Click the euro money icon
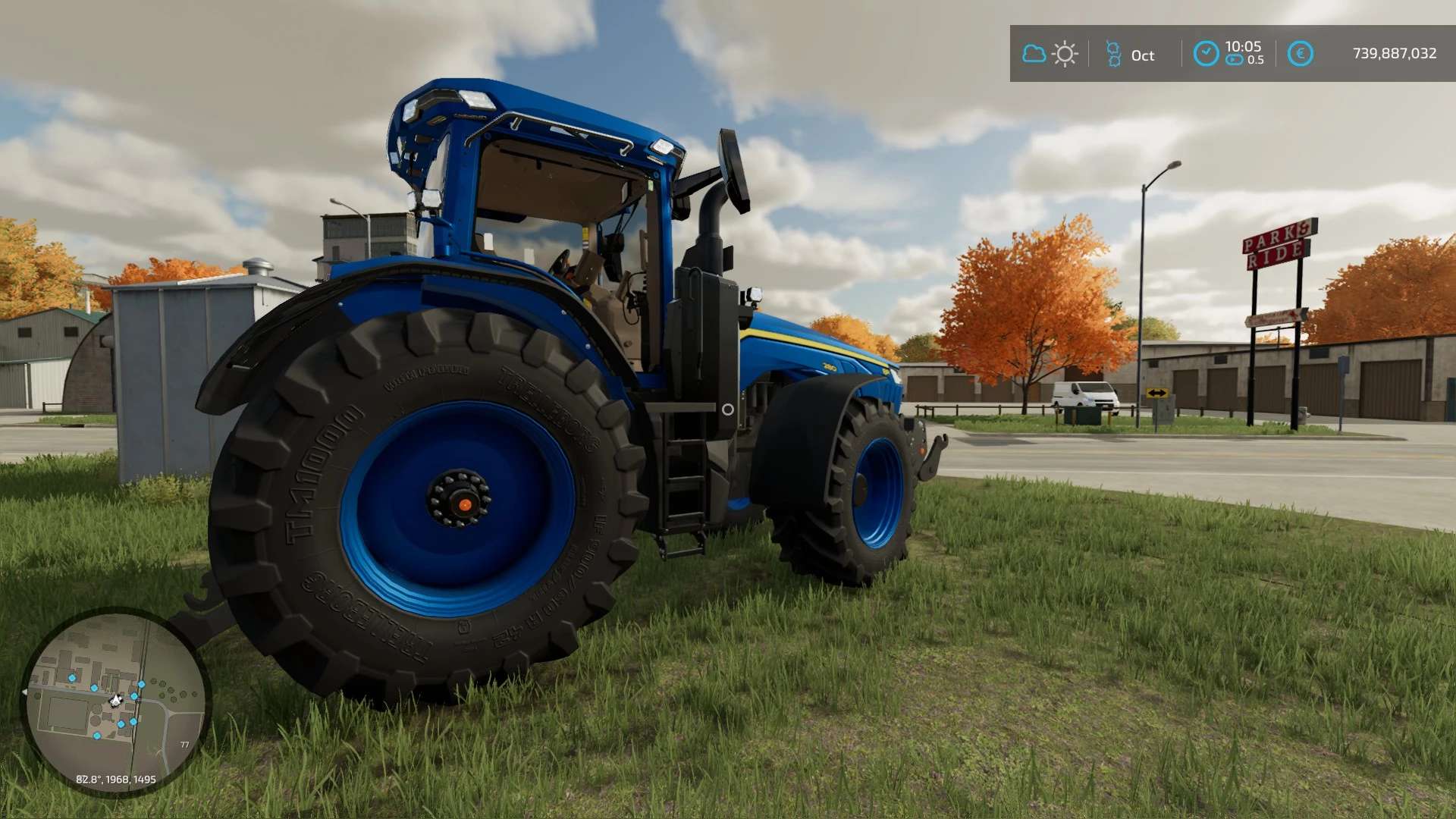This screenshot has height=819, width=1456. coord(1300,54)
